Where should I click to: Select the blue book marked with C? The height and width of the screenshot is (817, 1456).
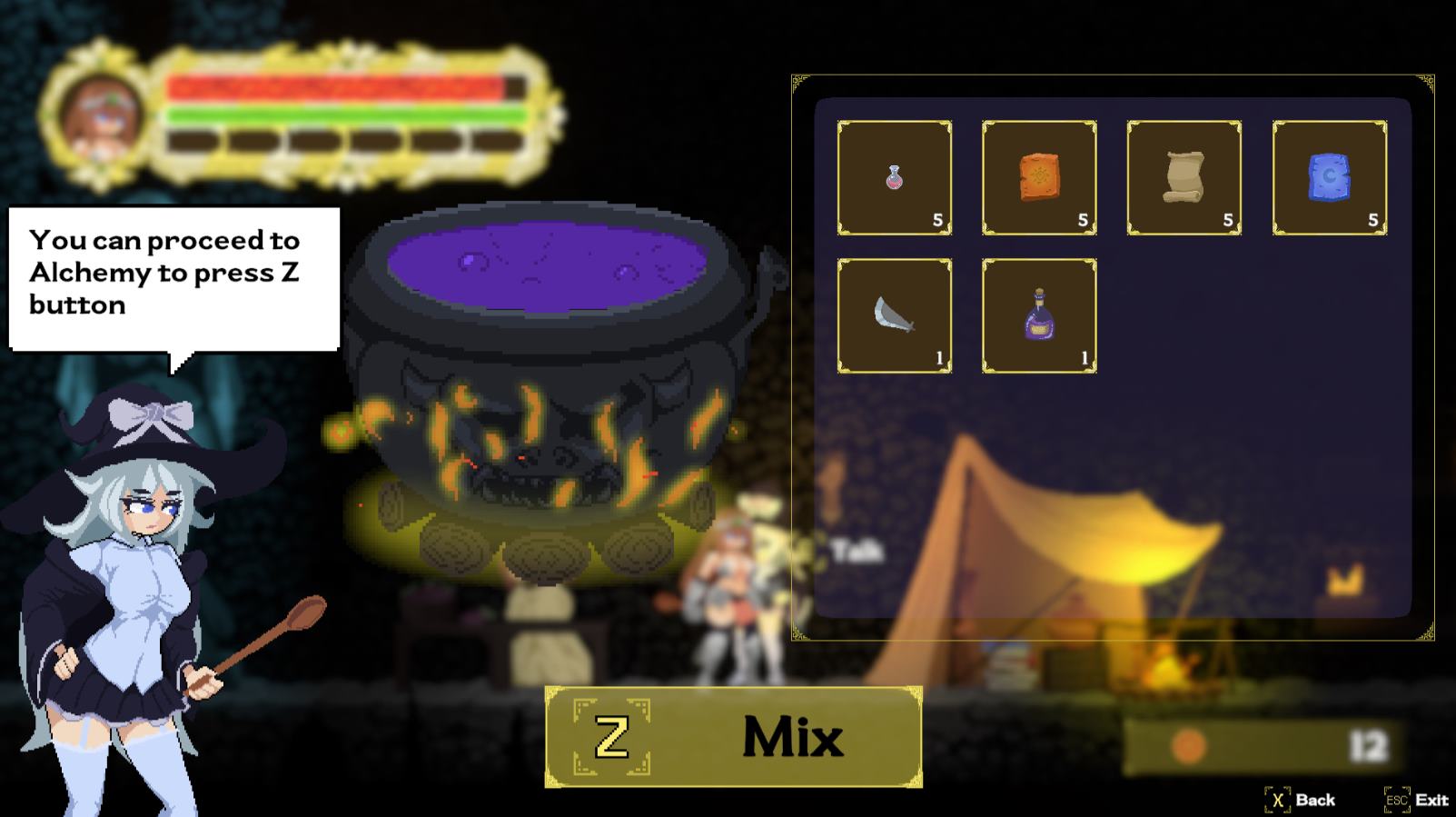pos(1329,177)
